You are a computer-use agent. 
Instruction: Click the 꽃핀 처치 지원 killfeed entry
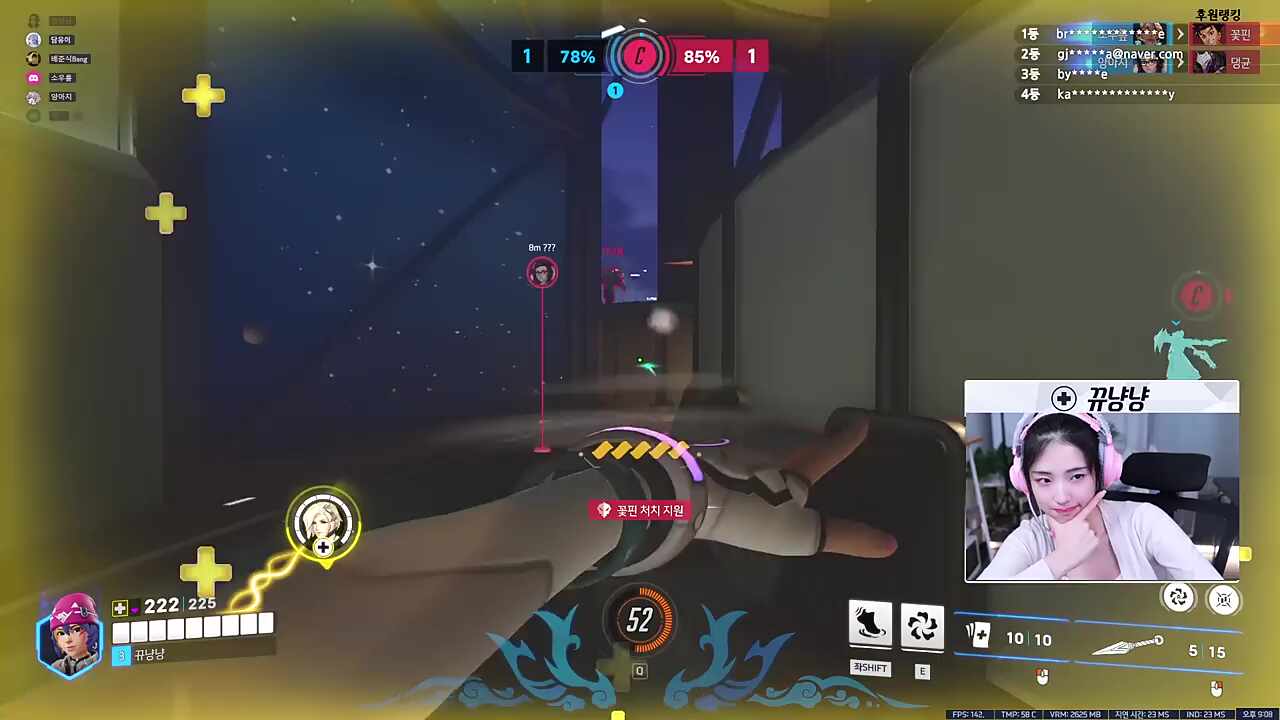click(x=640, y=510)
